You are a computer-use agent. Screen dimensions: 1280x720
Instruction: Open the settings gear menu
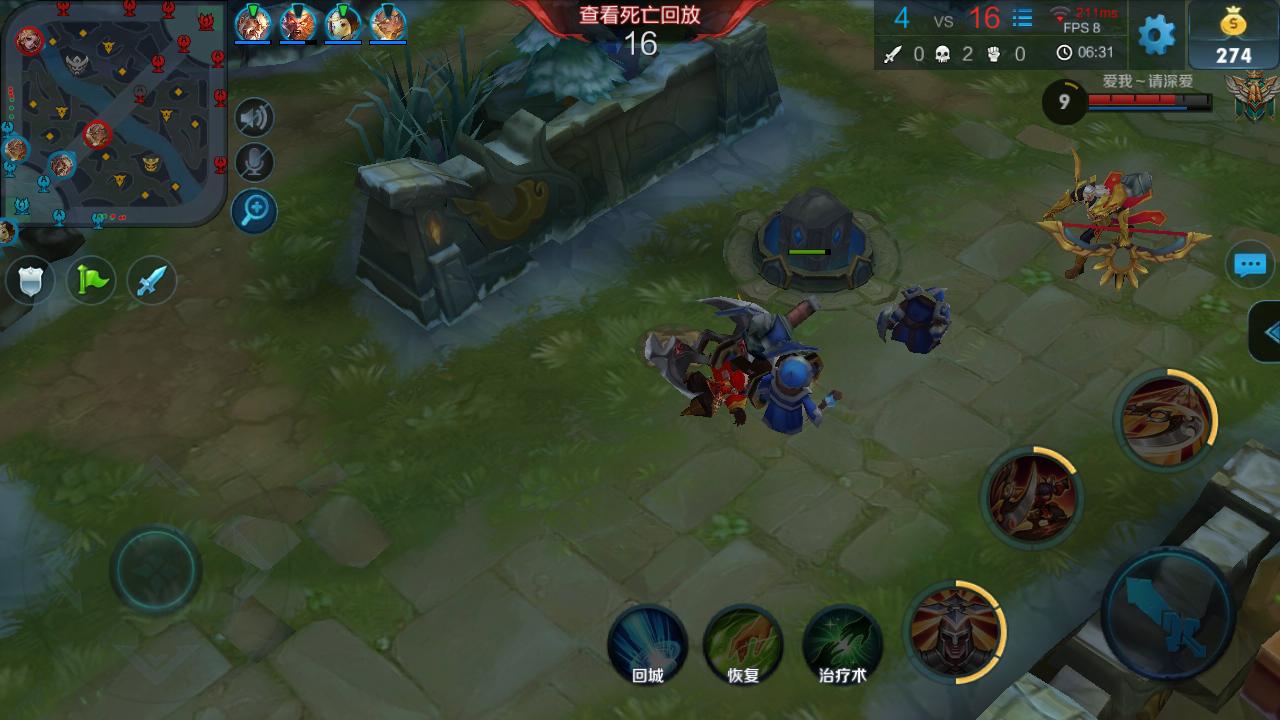(1156, 35)
